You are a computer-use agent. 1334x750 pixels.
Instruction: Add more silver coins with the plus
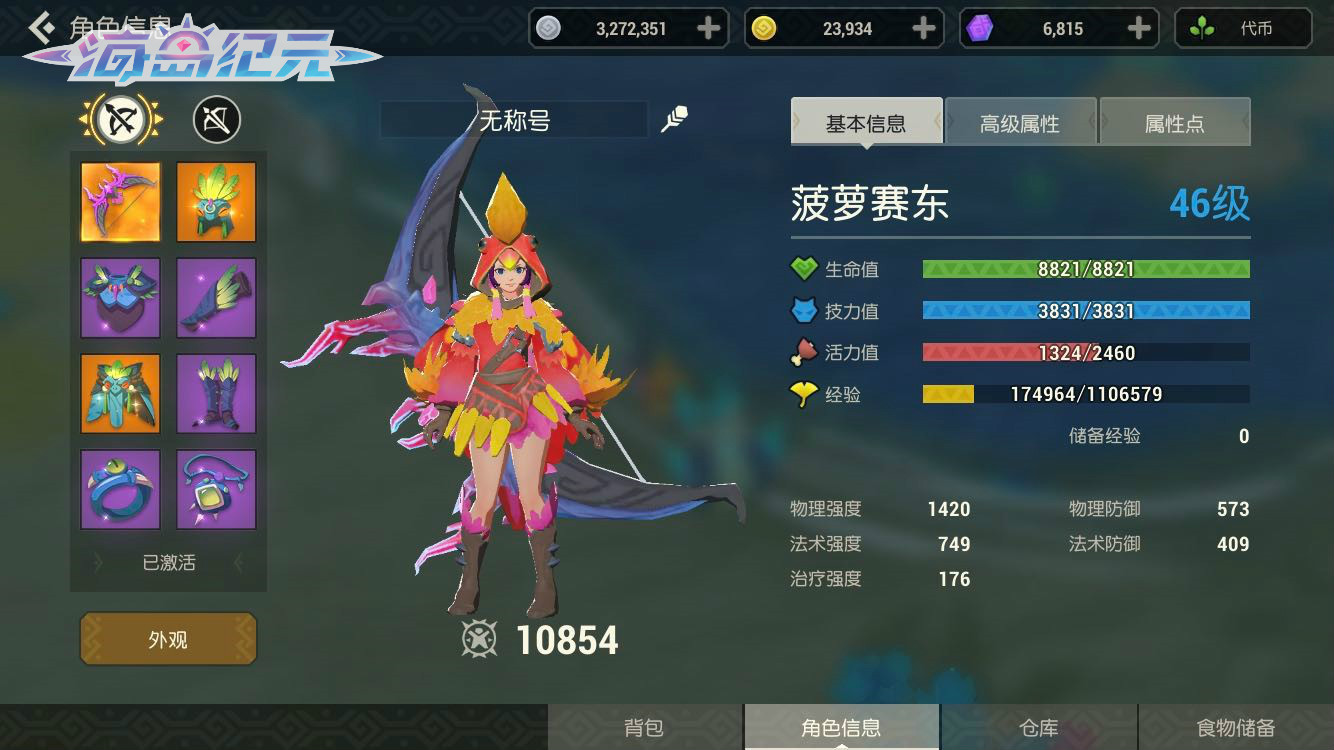coord(709,29)
